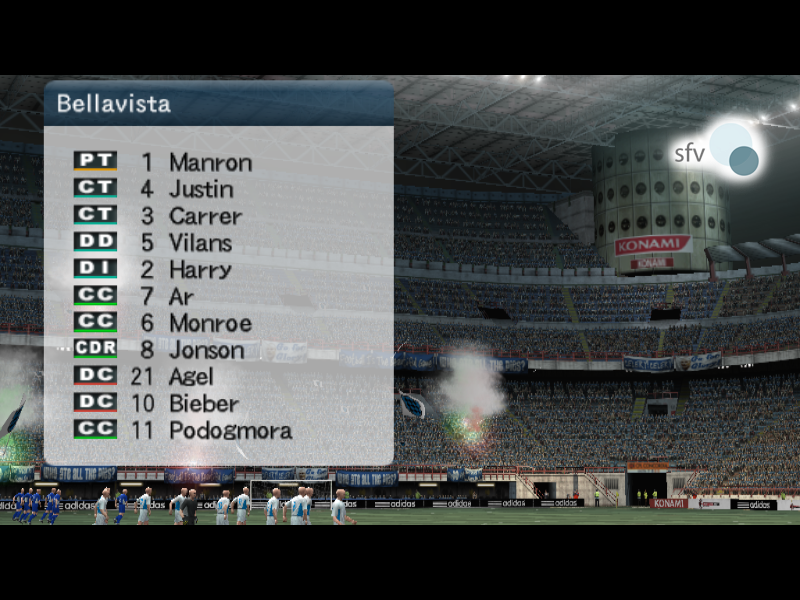This screenshot has width=800, height=600.
Task: Click the Carrer lineup row
Action: click(x=205, y=216)
